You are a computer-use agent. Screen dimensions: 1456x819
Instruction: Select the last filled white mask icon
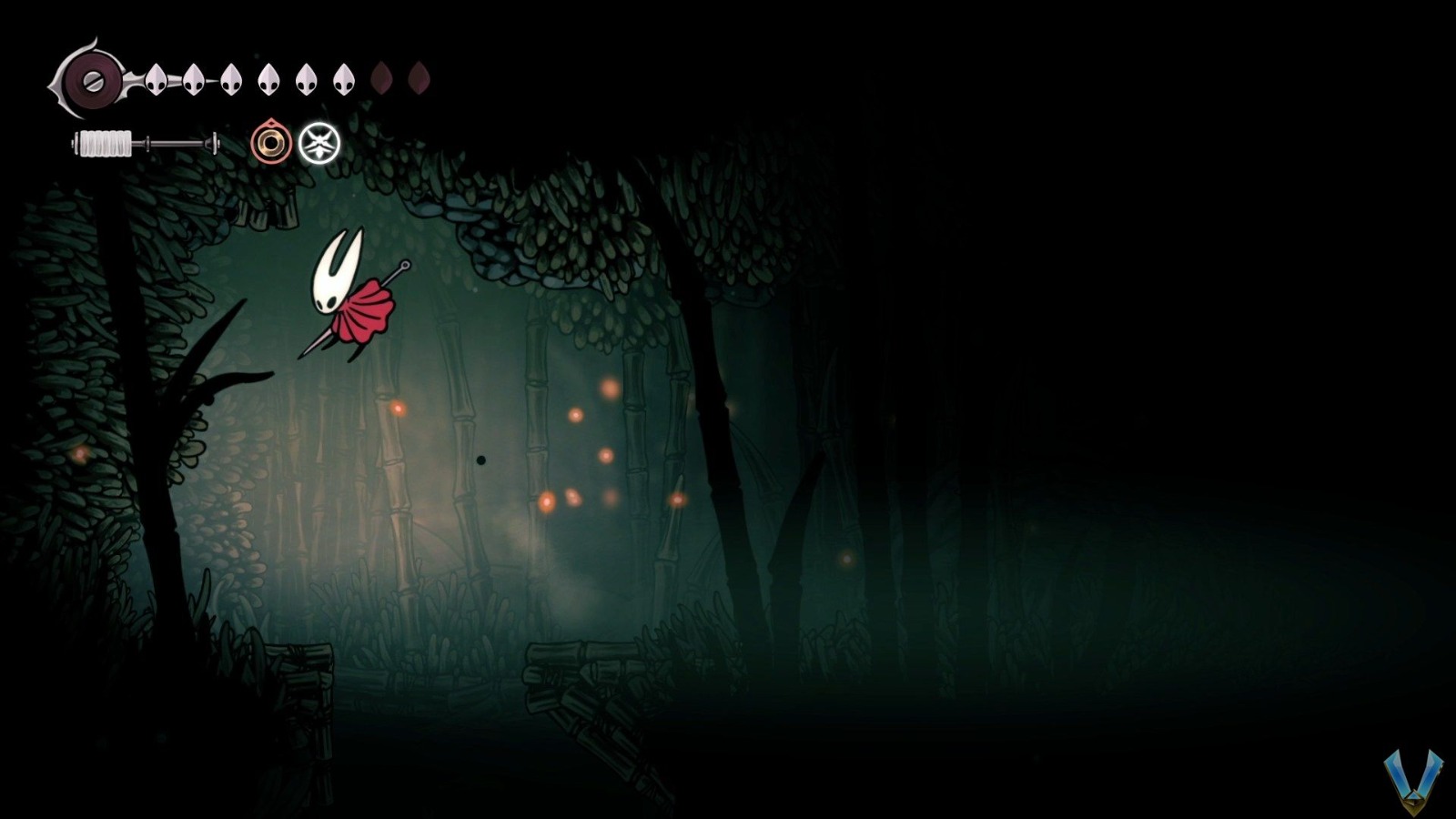click(343, 77)
